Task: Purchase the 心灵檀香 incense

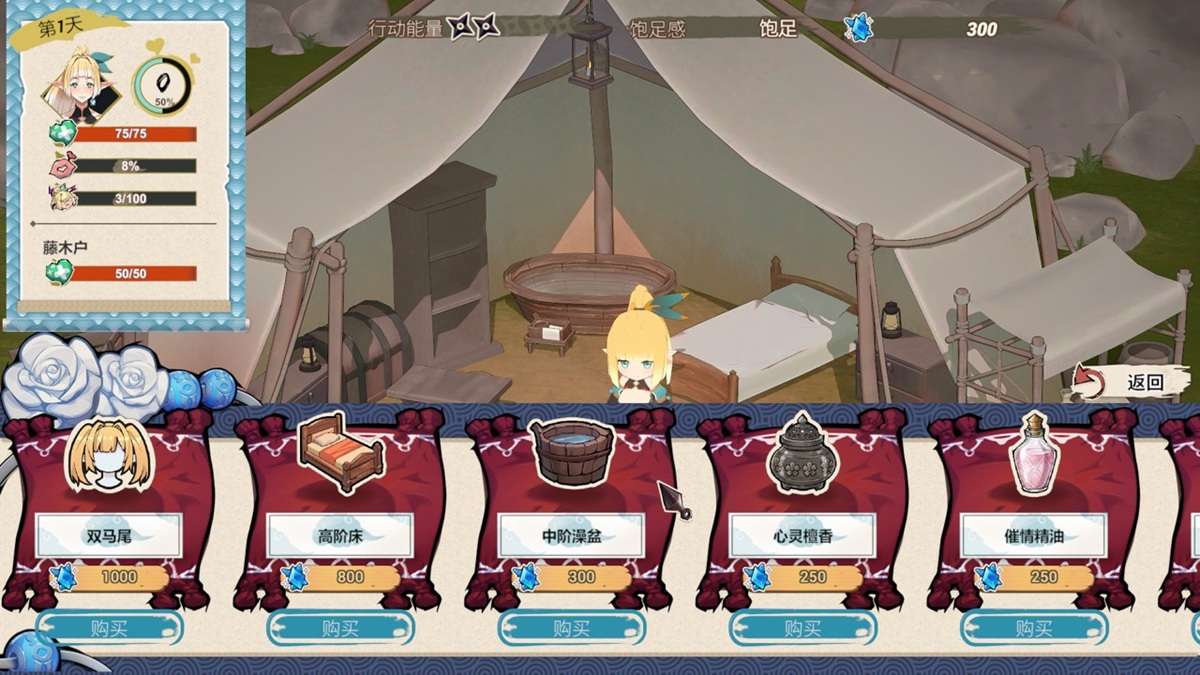Action: click(x=802, y=628)
